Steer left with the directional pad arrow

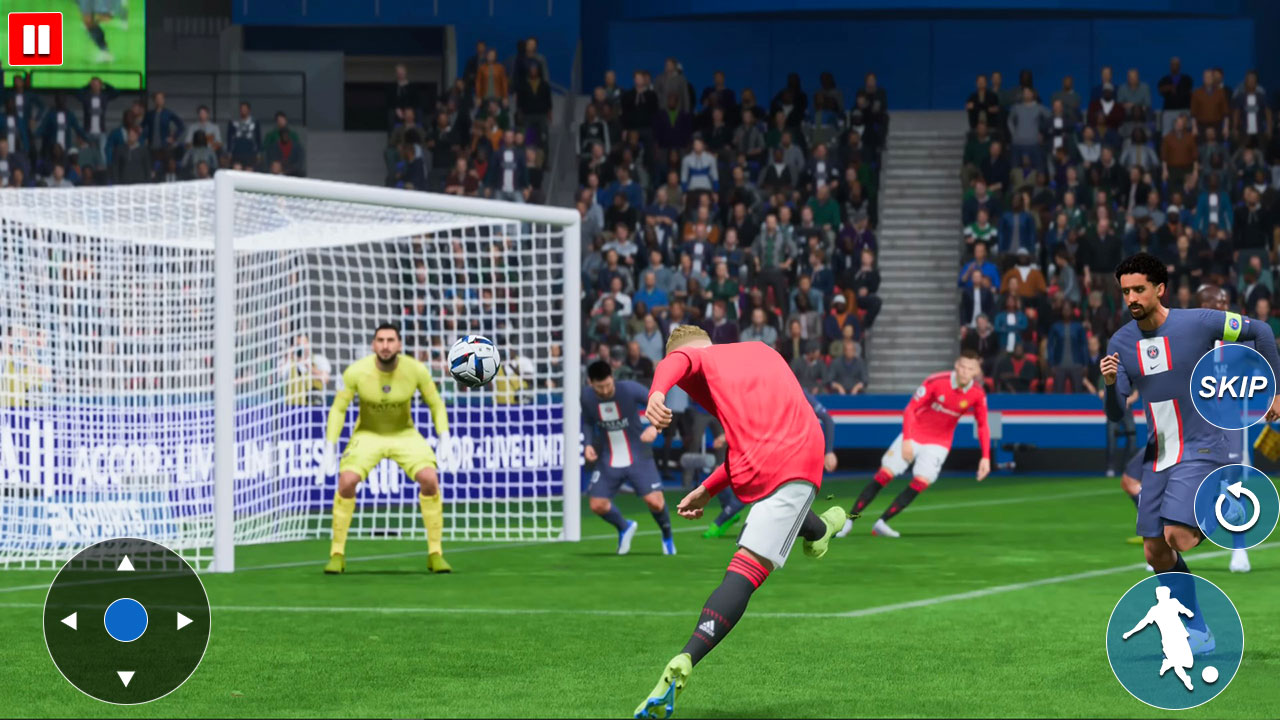tap(68, 620)
